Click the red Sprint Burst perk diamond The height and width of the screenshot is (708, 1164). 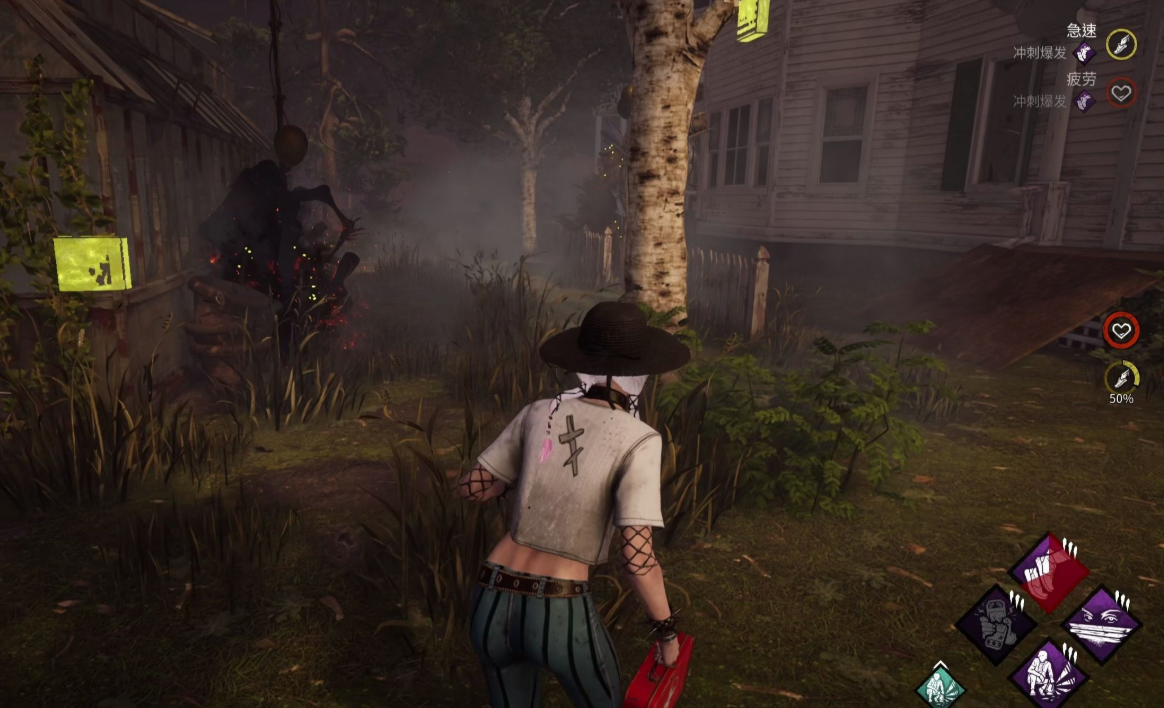(x=1048, y=573)
